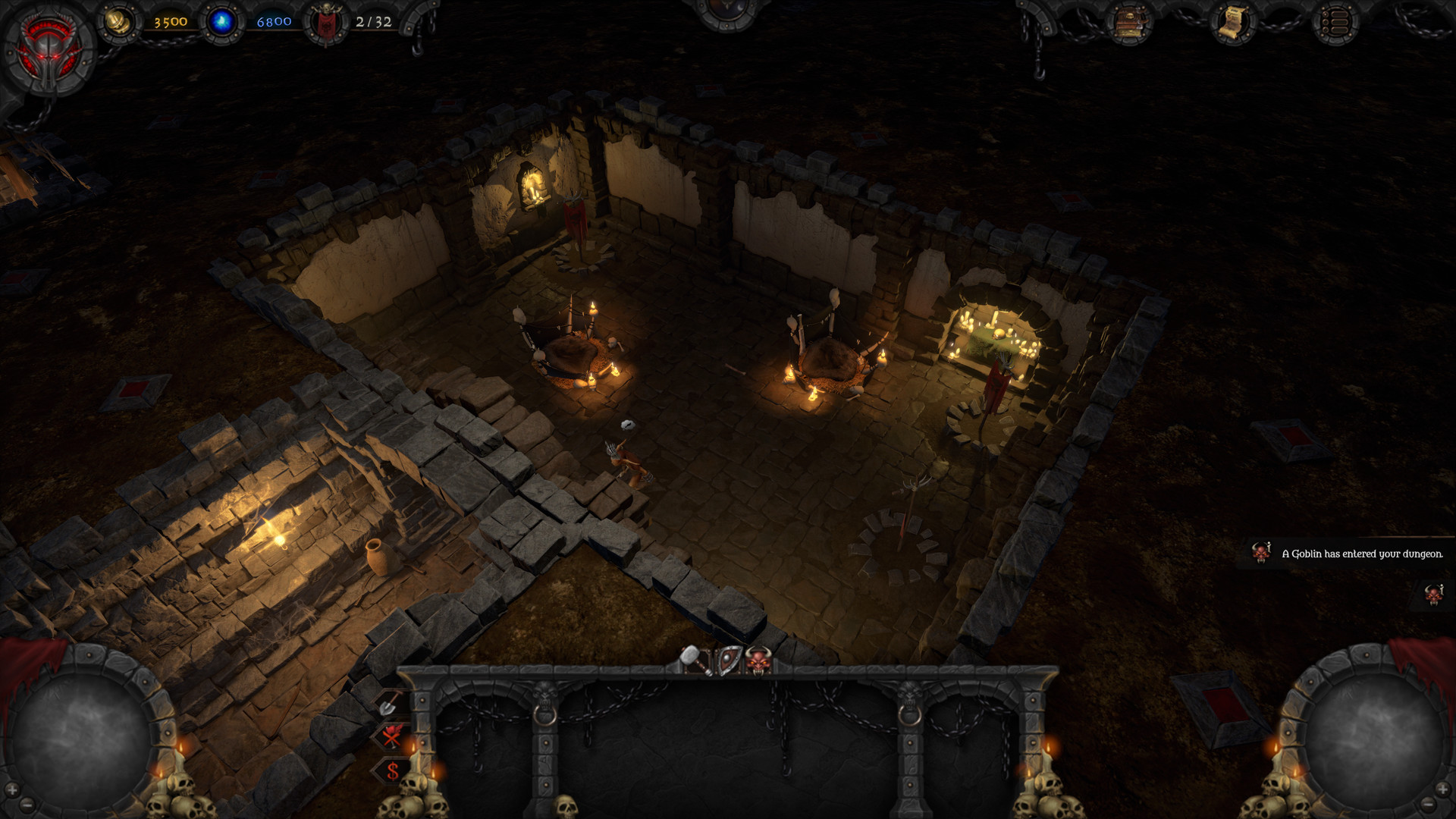
Task: Toggle the dollar-sign sell mode
Action: coord(392,770)
